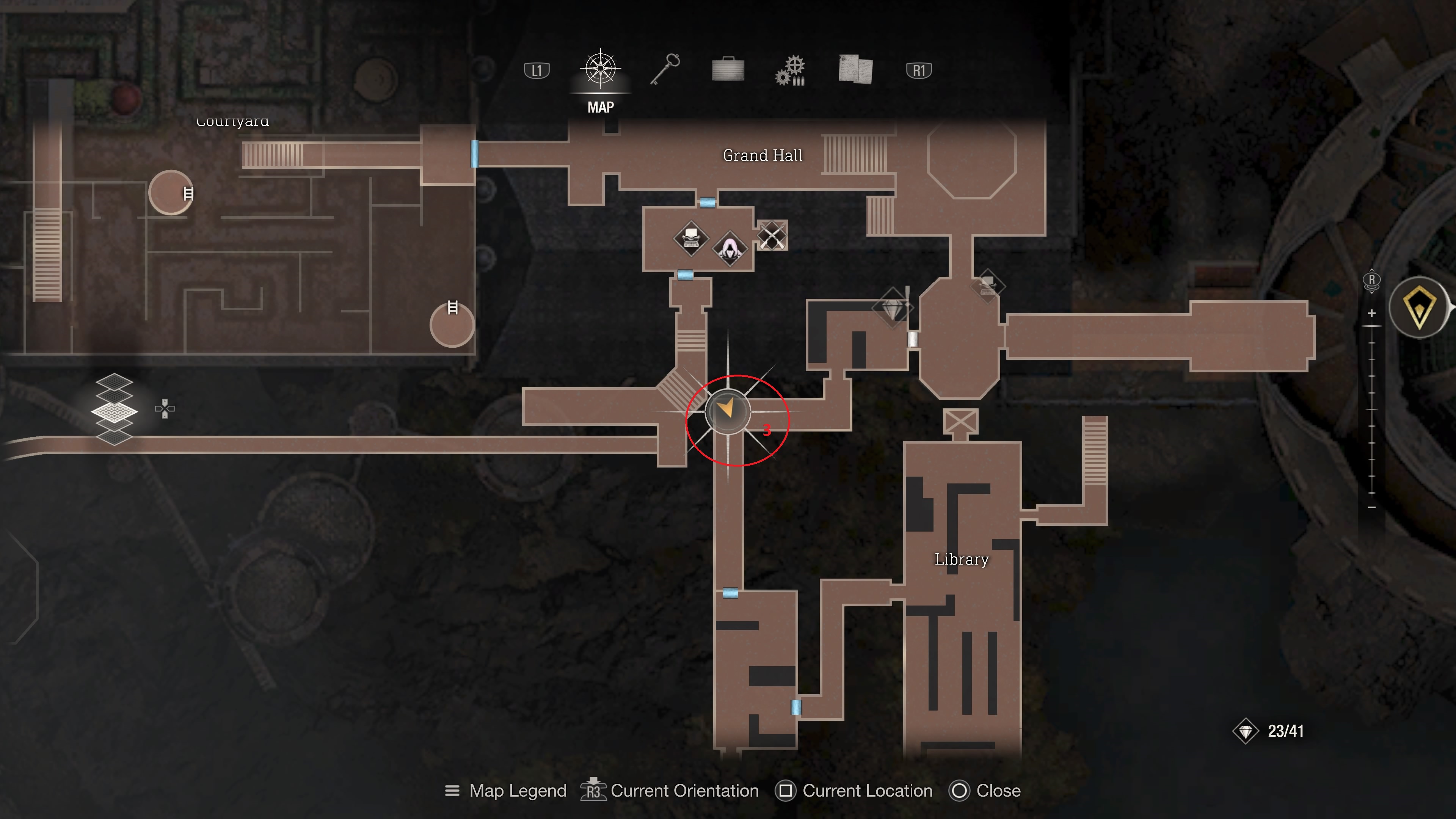The width and height of the screenshot is (1456, 819).
Task: Select the typewriter save marker
Action: (691, 238)
